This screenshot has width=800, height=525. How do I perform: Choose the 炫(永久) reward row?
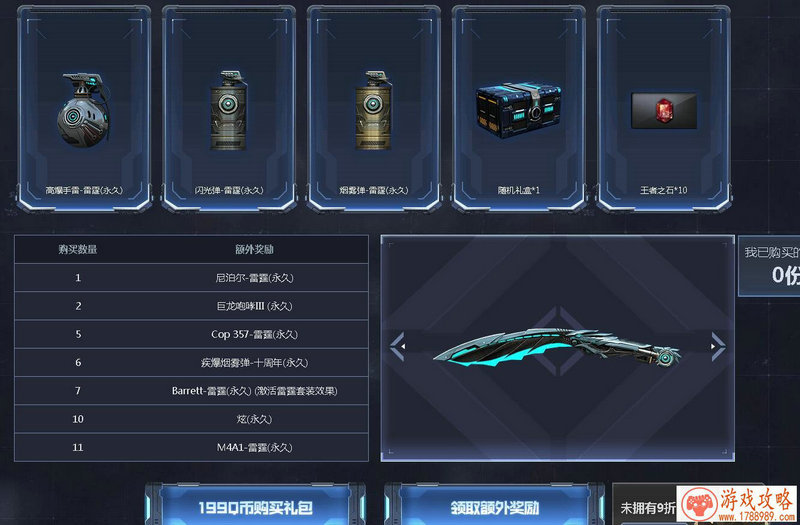191,418
